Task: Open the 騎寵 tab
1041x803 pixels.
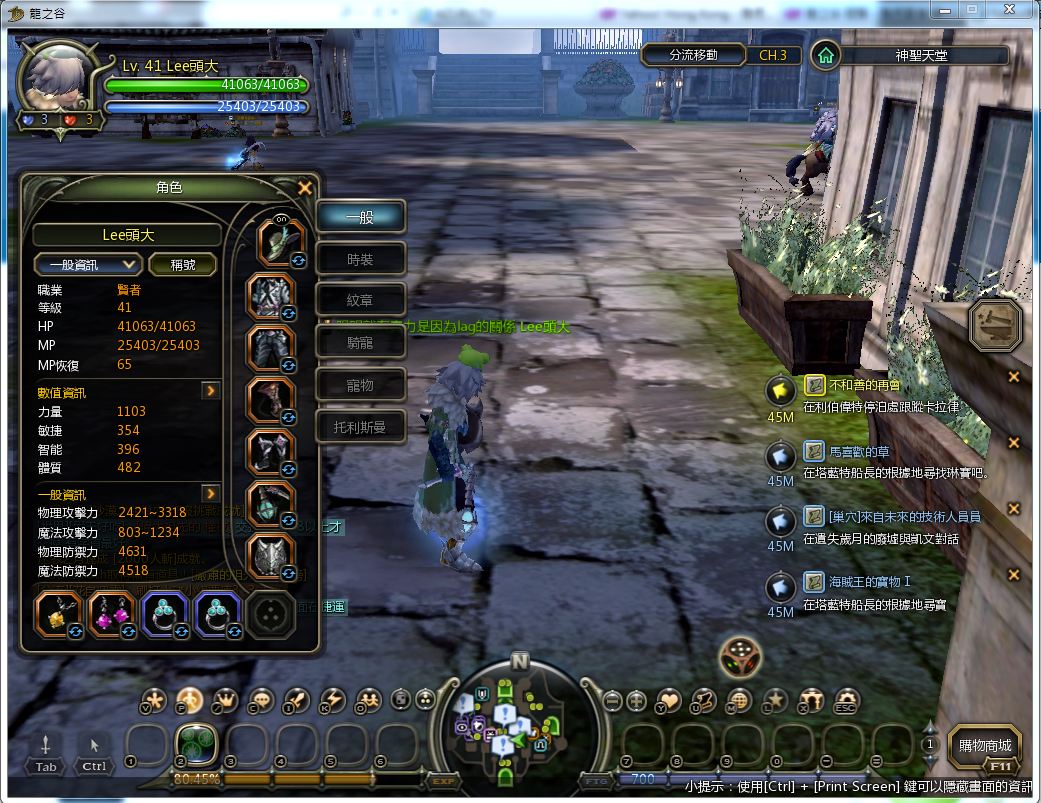Action: coord(360,343)
